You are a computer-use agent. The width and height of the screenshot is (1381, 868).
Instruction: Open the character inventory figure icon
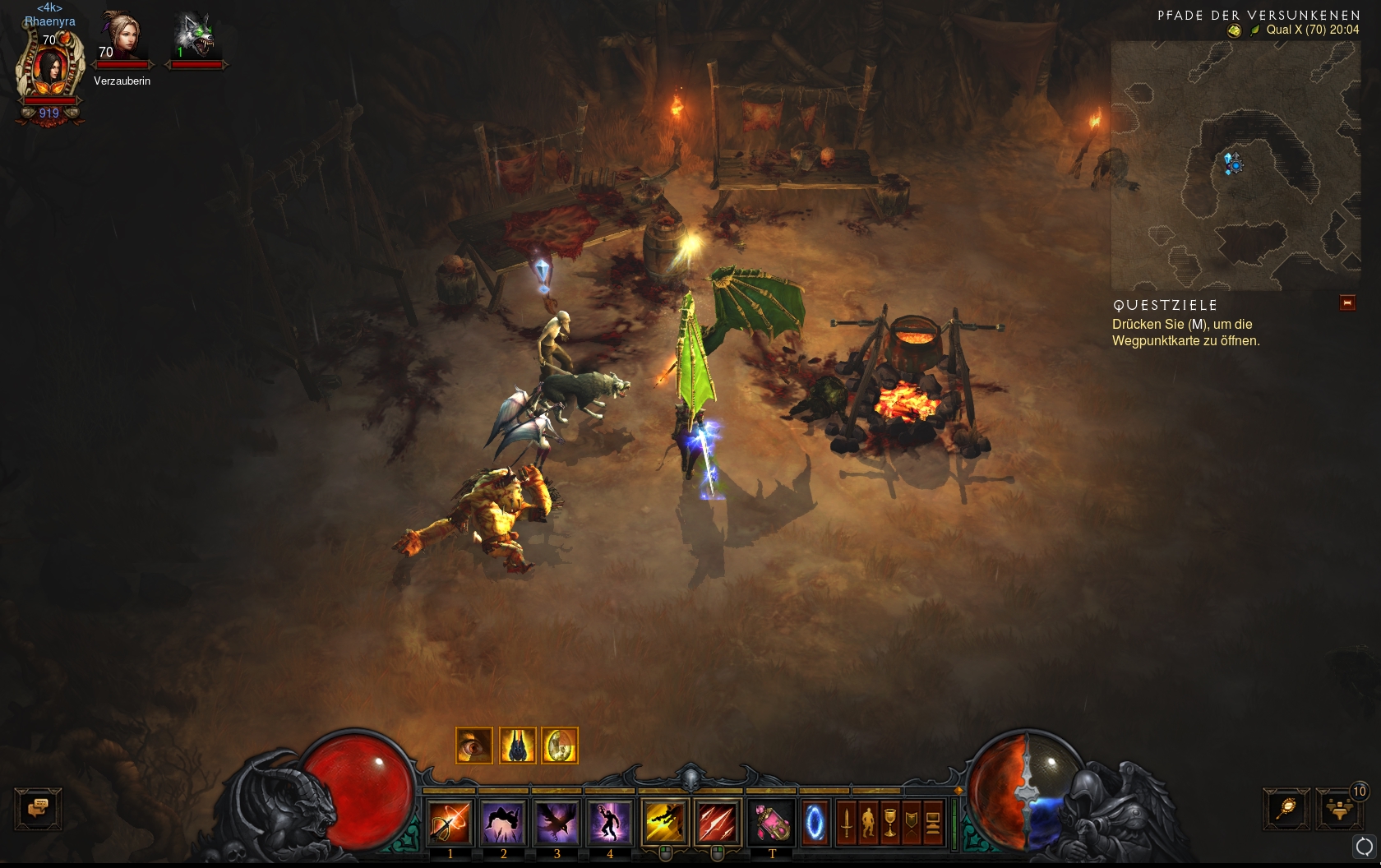pyautogui.click(x=868, y=821)
